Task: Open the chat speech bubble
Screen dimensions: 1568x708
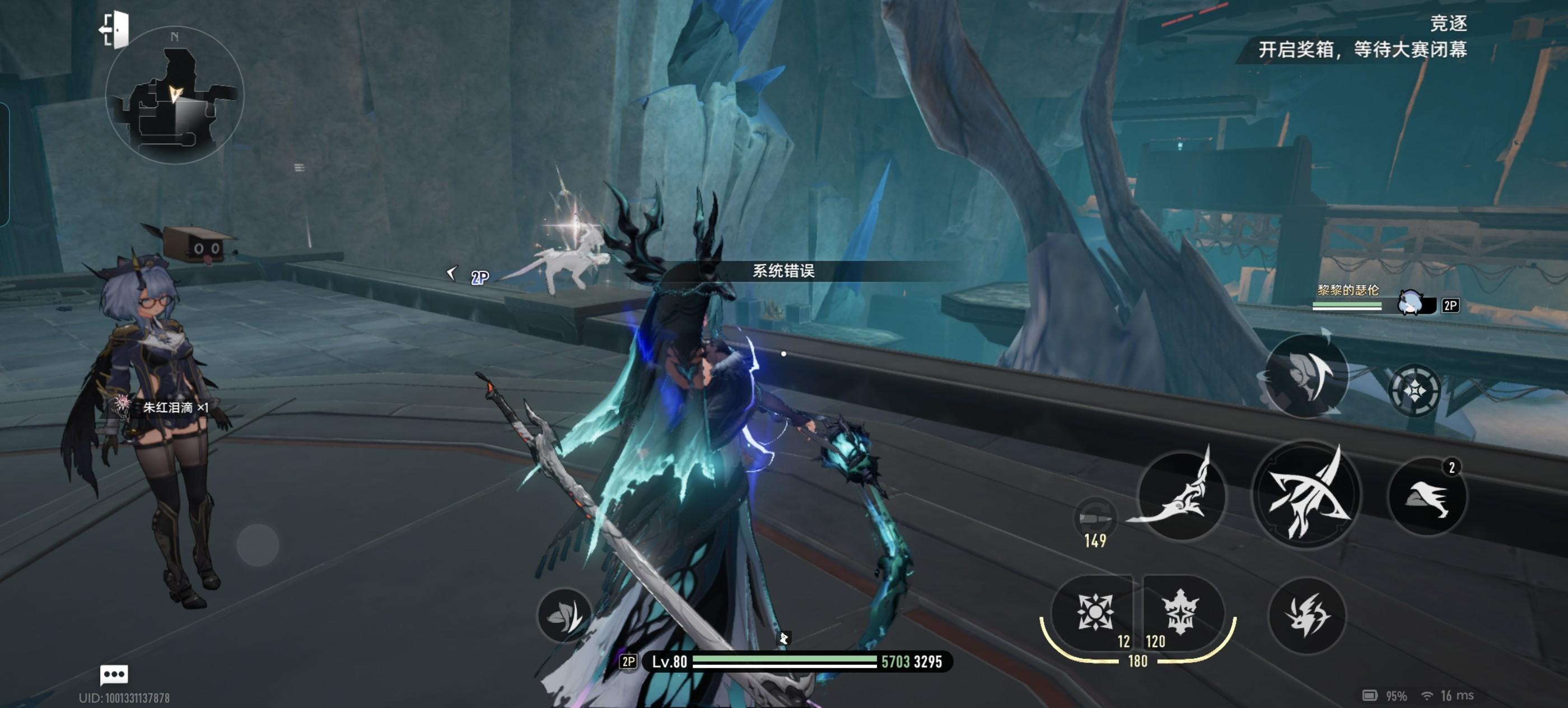Action: pos(114,674)
